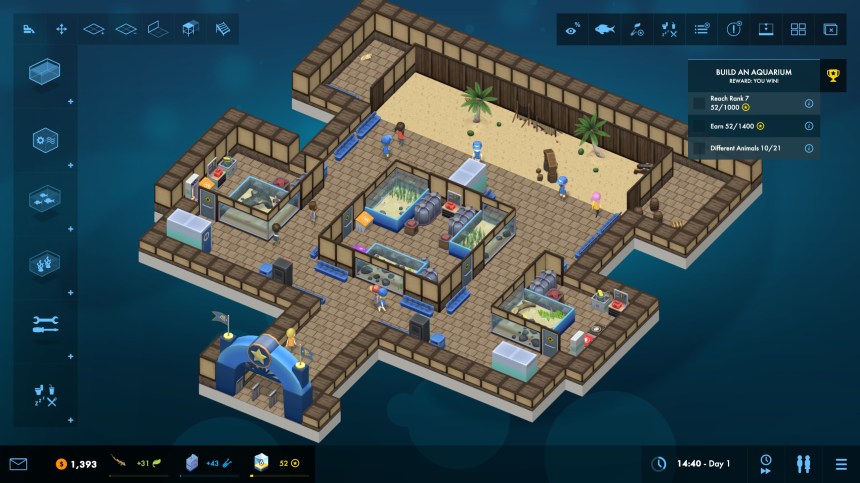The width and height of the screenshot is (860, 483).
Task: Activate the four-arrow move tool
Action: click(62, 29)
